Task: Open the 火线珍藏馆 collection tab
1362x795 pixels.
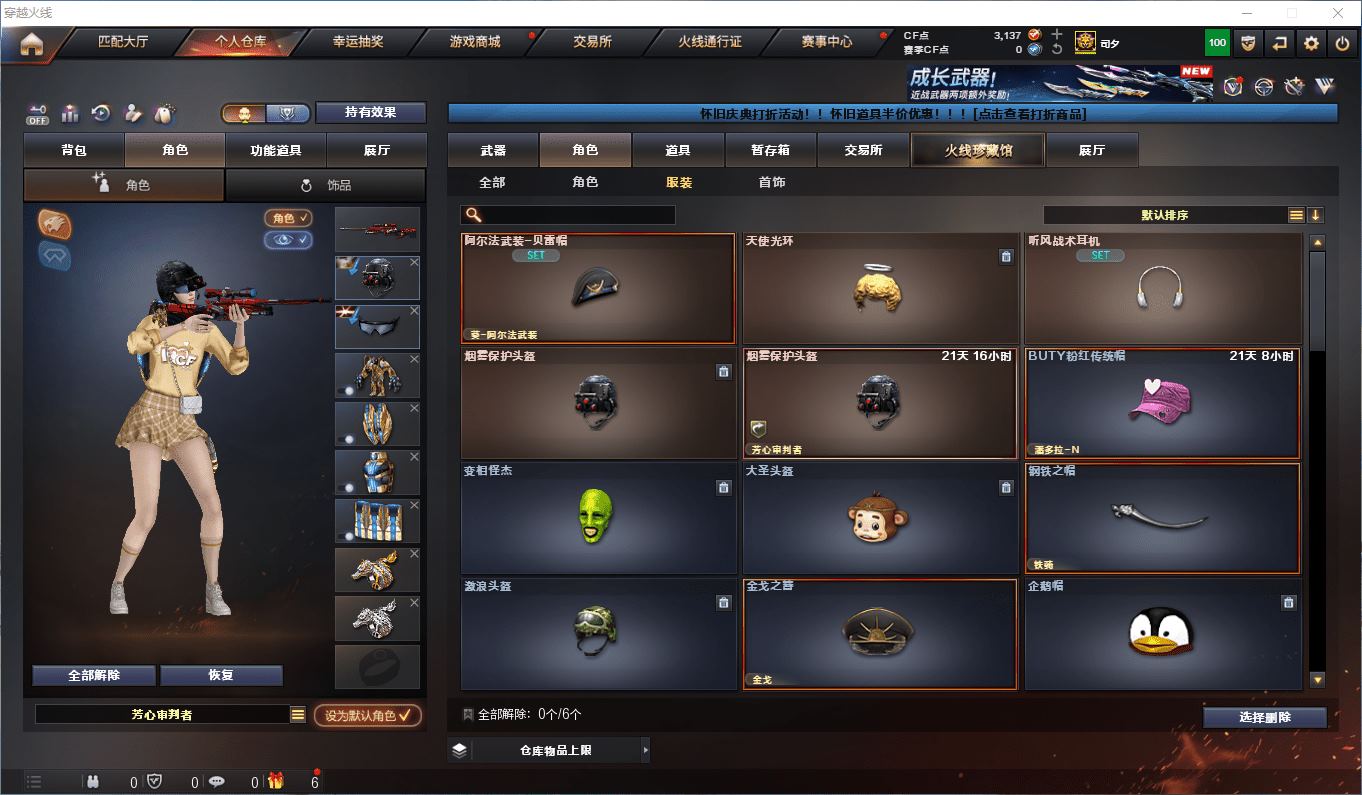Action: tap(977, 150)
